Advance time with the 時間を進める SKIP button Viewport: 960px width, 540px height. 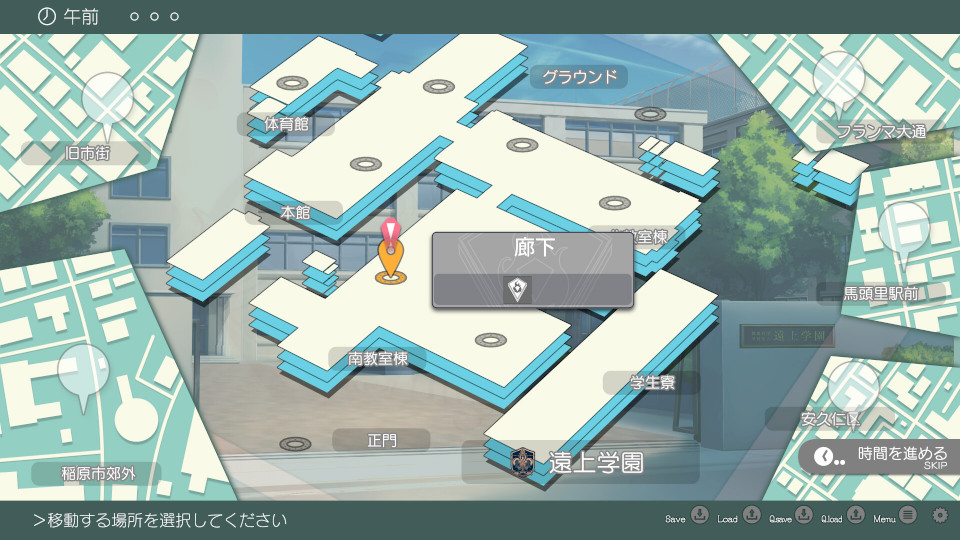(881, 456)
